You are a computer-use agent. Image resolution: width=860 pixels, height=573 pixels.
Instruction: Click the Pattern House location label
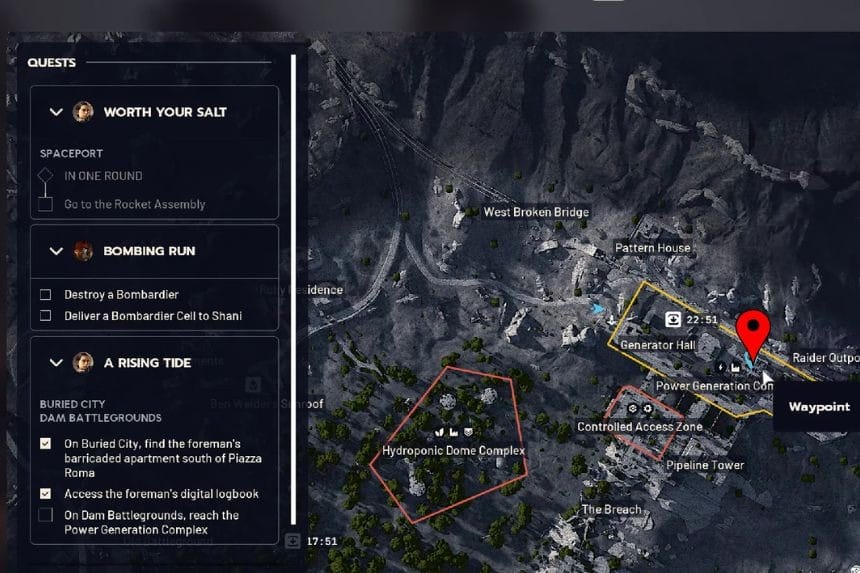click(x=652, y=248)
